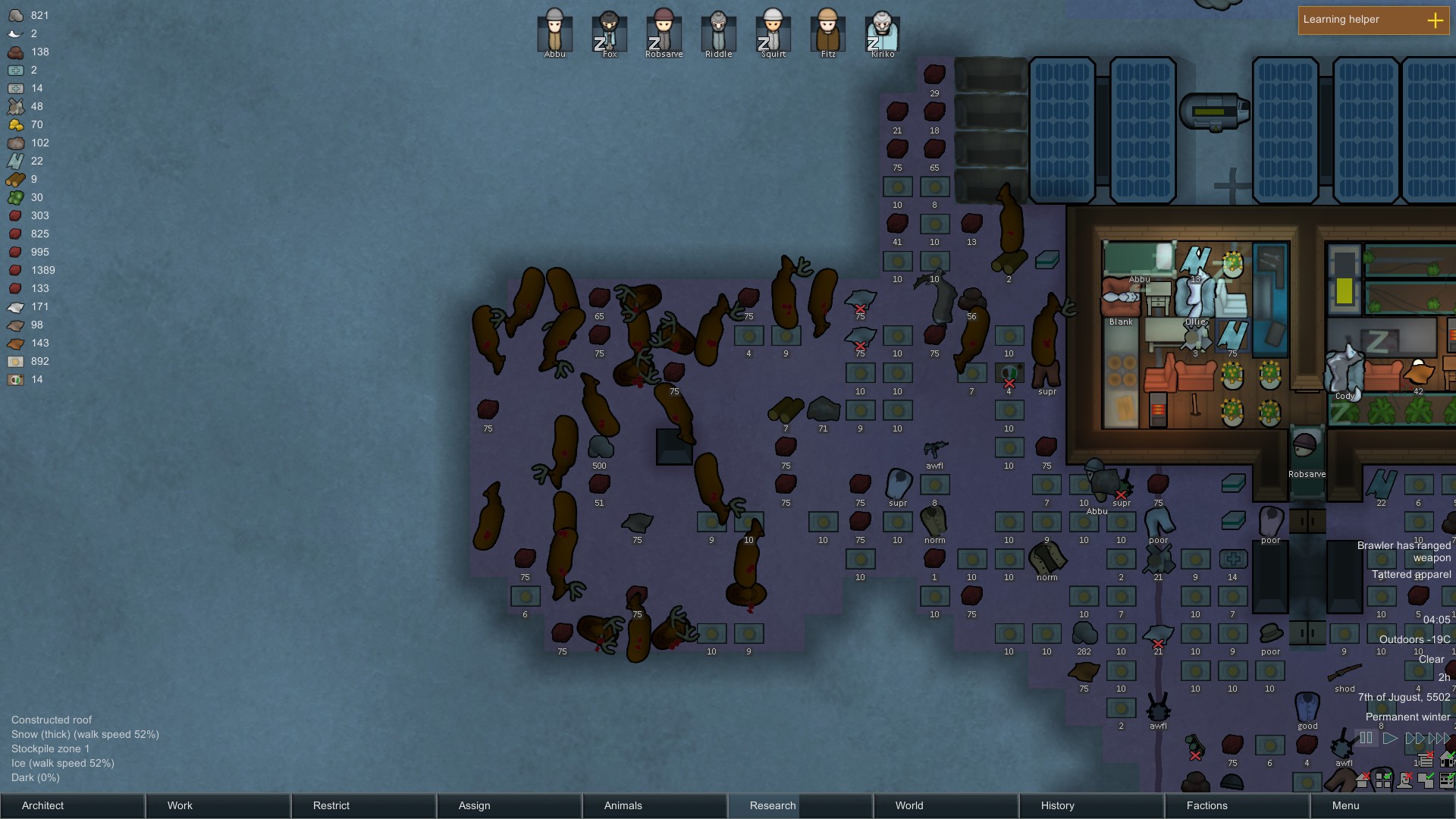Open the History tab
1456x819 pixels.
coord(1091,805)
